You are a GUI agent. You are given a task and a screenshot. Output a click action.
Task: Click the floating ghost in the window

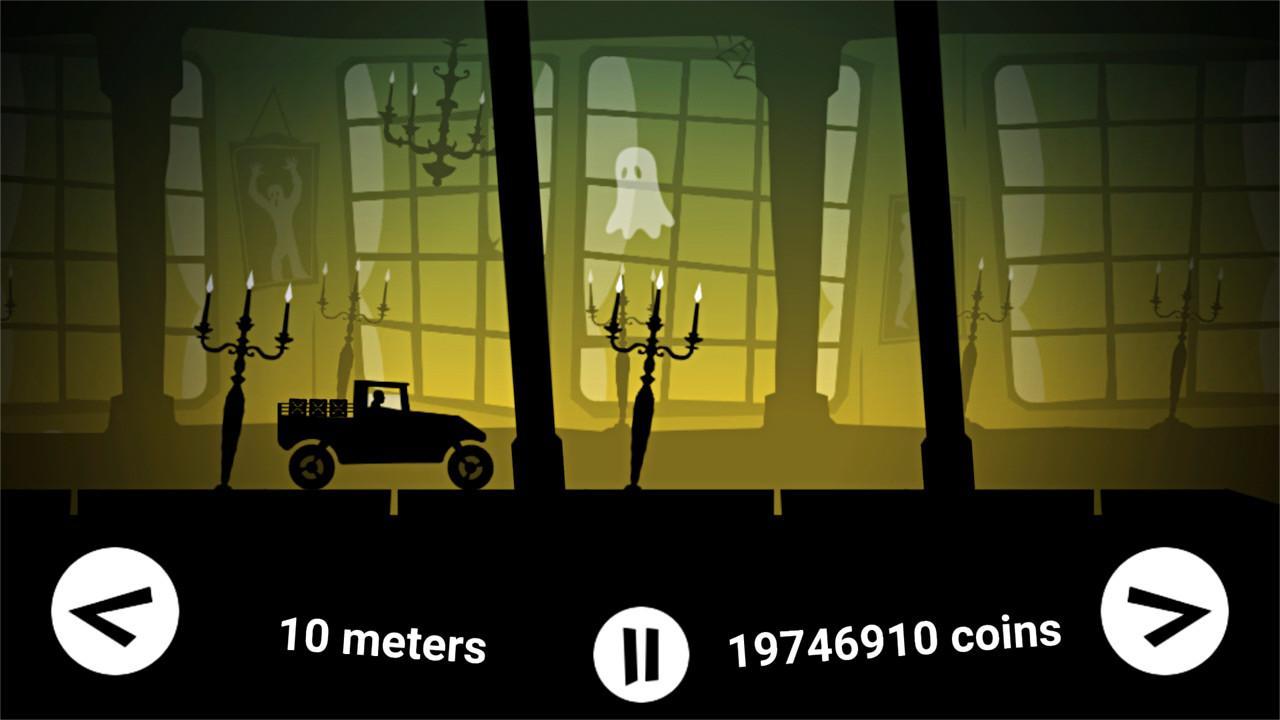point(638,190)
